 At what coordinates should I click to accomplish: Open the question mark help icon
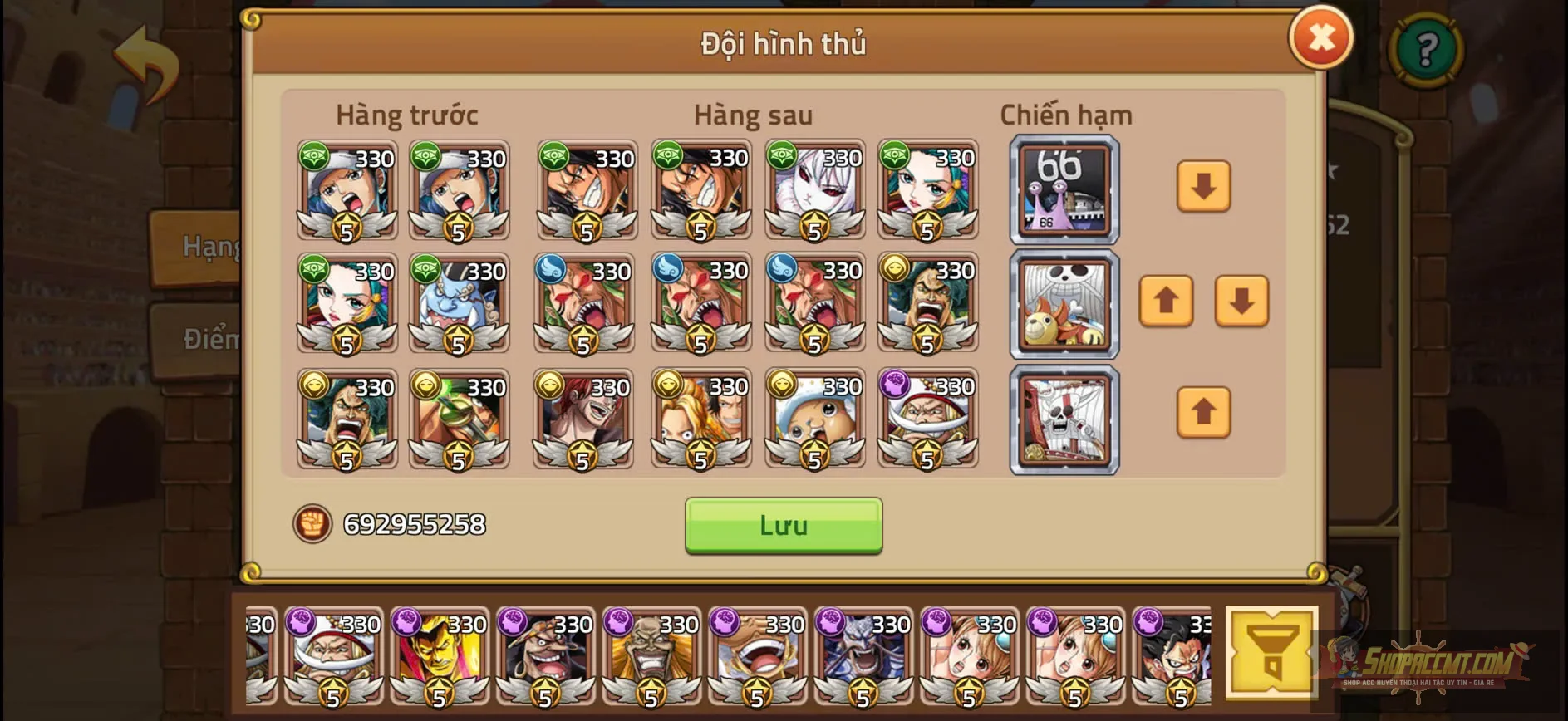pos(1426,50)
